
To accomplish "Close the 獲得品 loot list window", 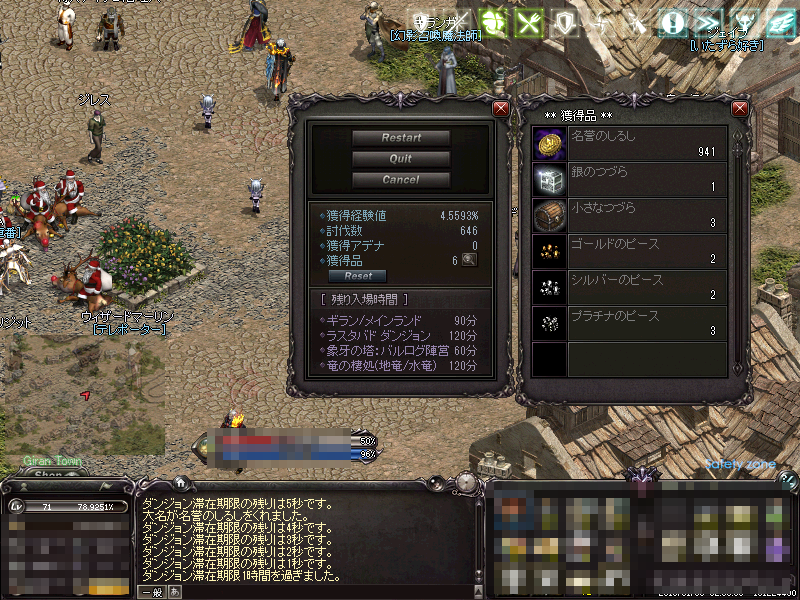I will pyautogui.click(x=740, y=108).
